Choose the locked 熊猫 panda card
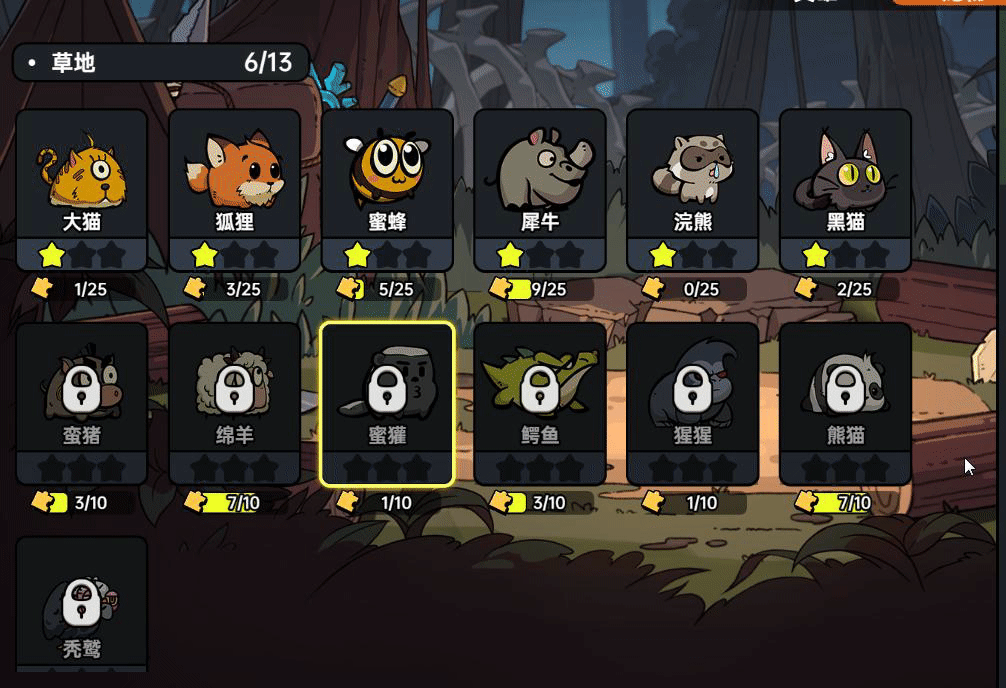The image size is (1006, 688). tap(845, 403)
